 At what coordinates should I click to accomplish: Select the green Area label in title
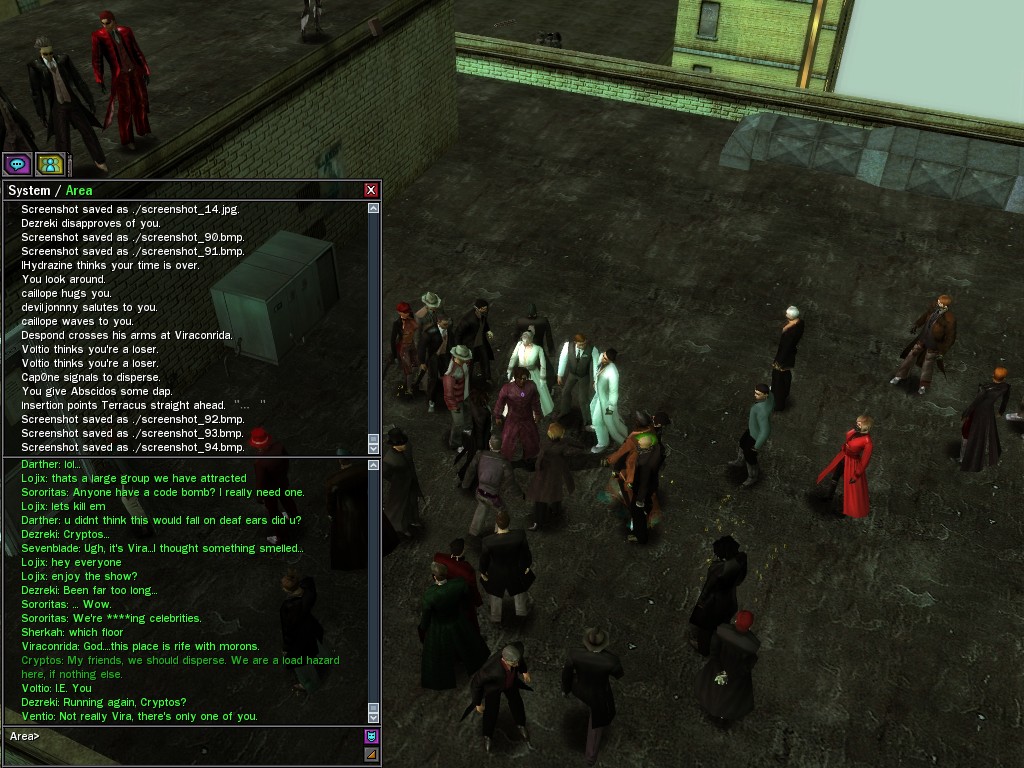79,191
